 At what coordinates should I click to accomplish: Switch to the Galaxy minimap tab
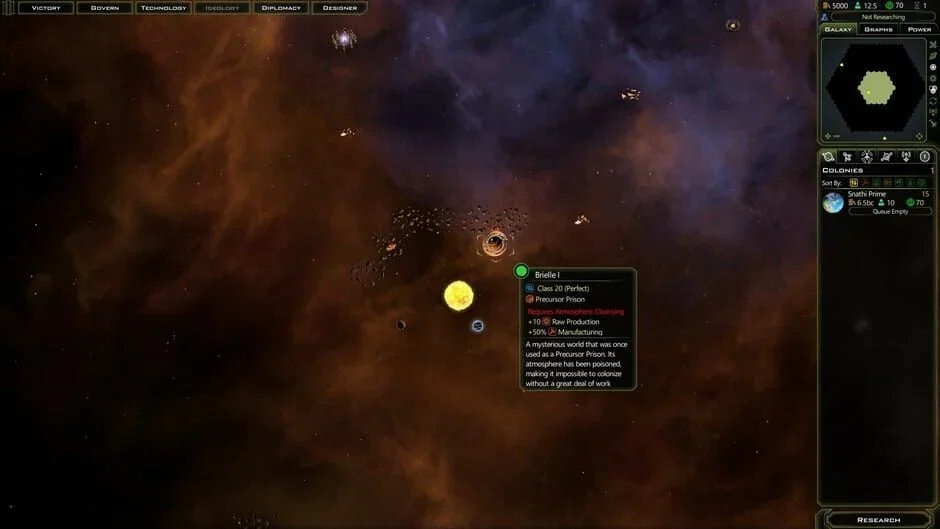(838, 29)
